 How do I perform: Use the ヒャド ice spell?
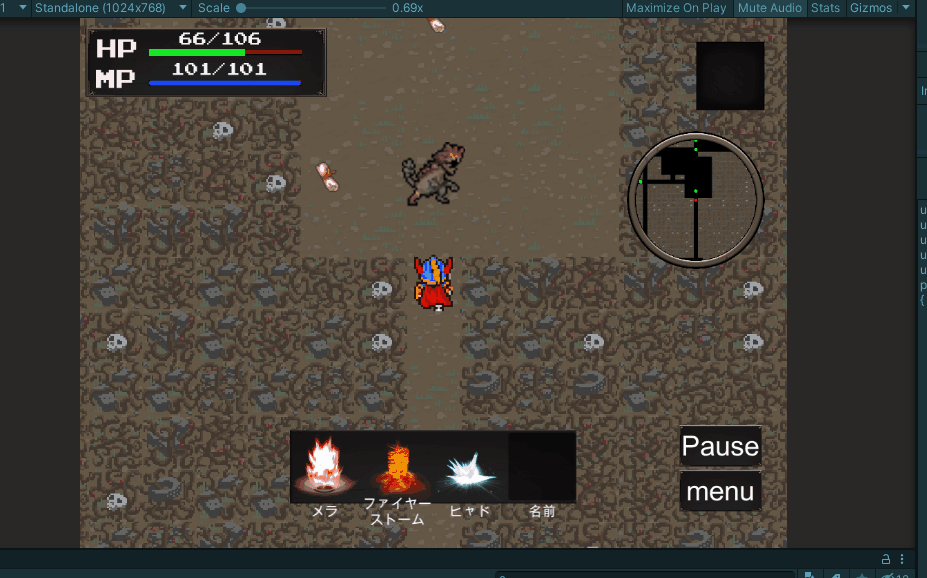click(x=470, y=467)
